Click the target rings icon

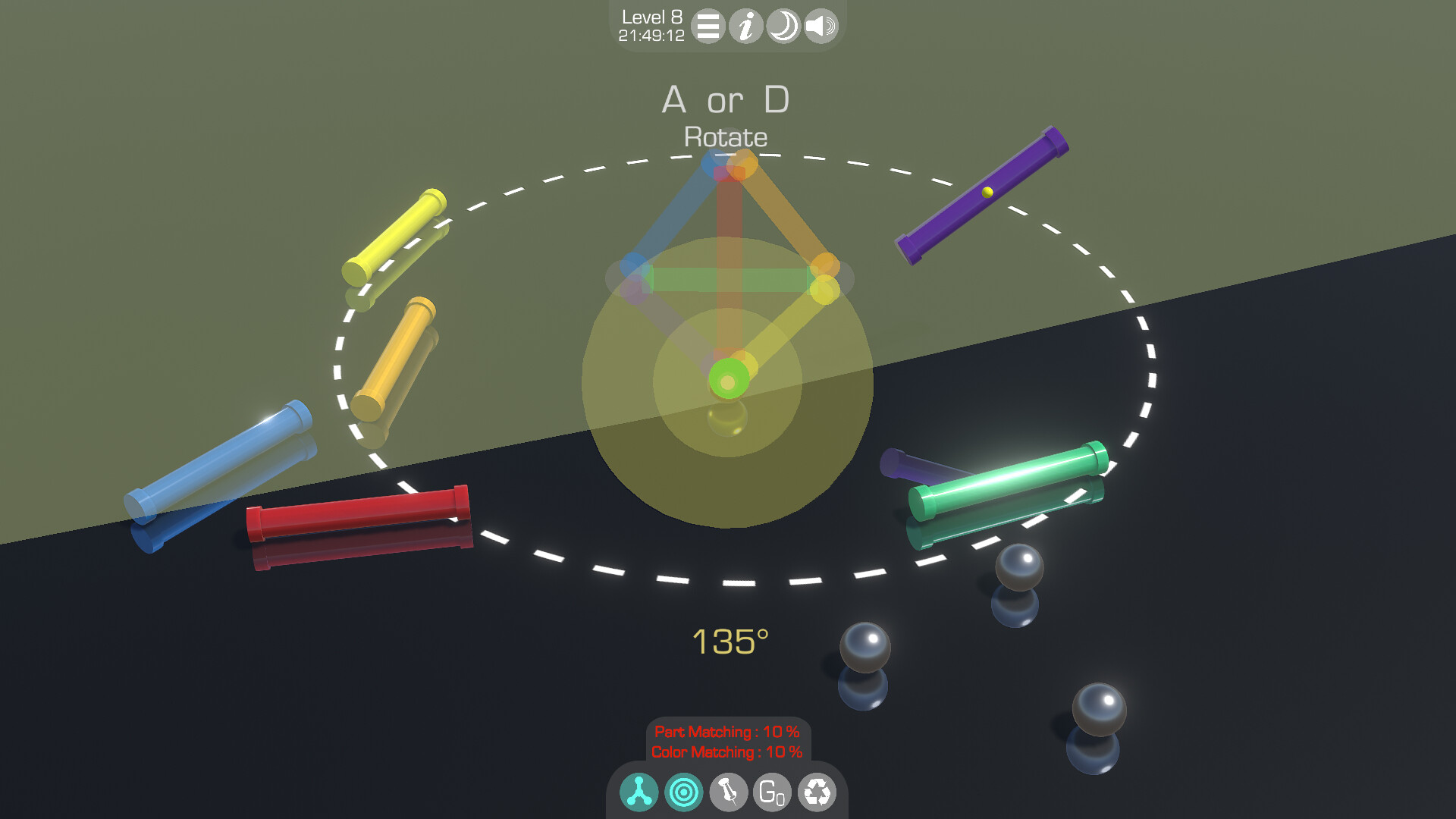682,791
